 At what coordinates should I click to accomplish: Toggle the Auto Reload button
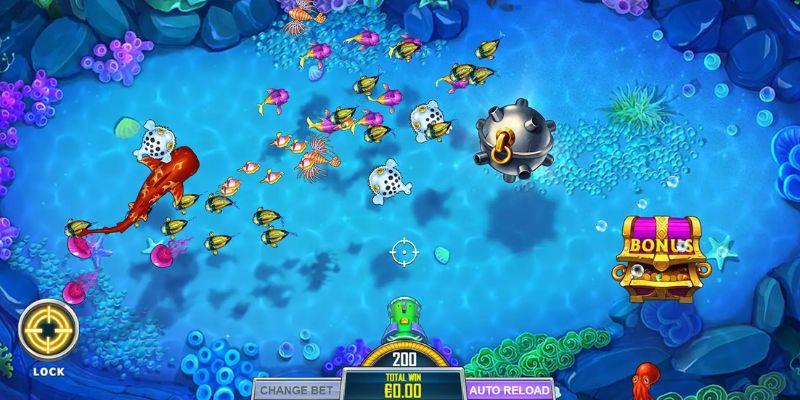tap(509, 389)
